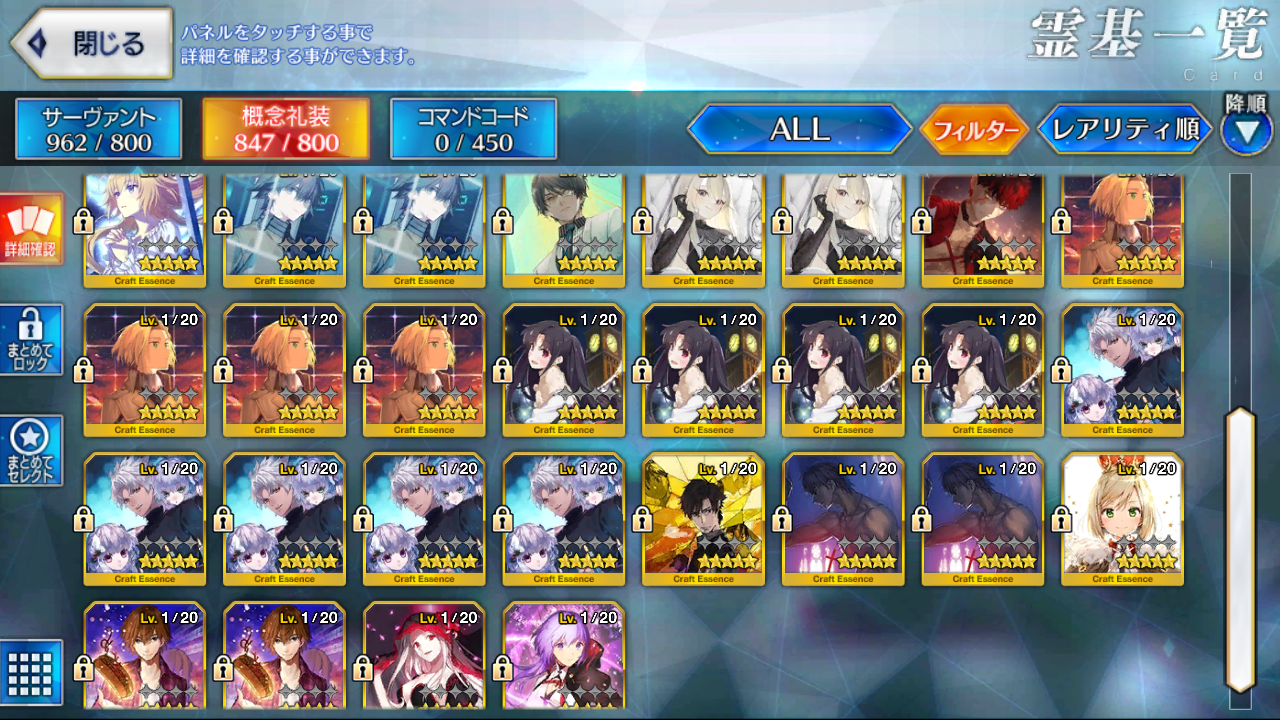
Task: Open the コマンドコード tab
Action: pos(473,130)
